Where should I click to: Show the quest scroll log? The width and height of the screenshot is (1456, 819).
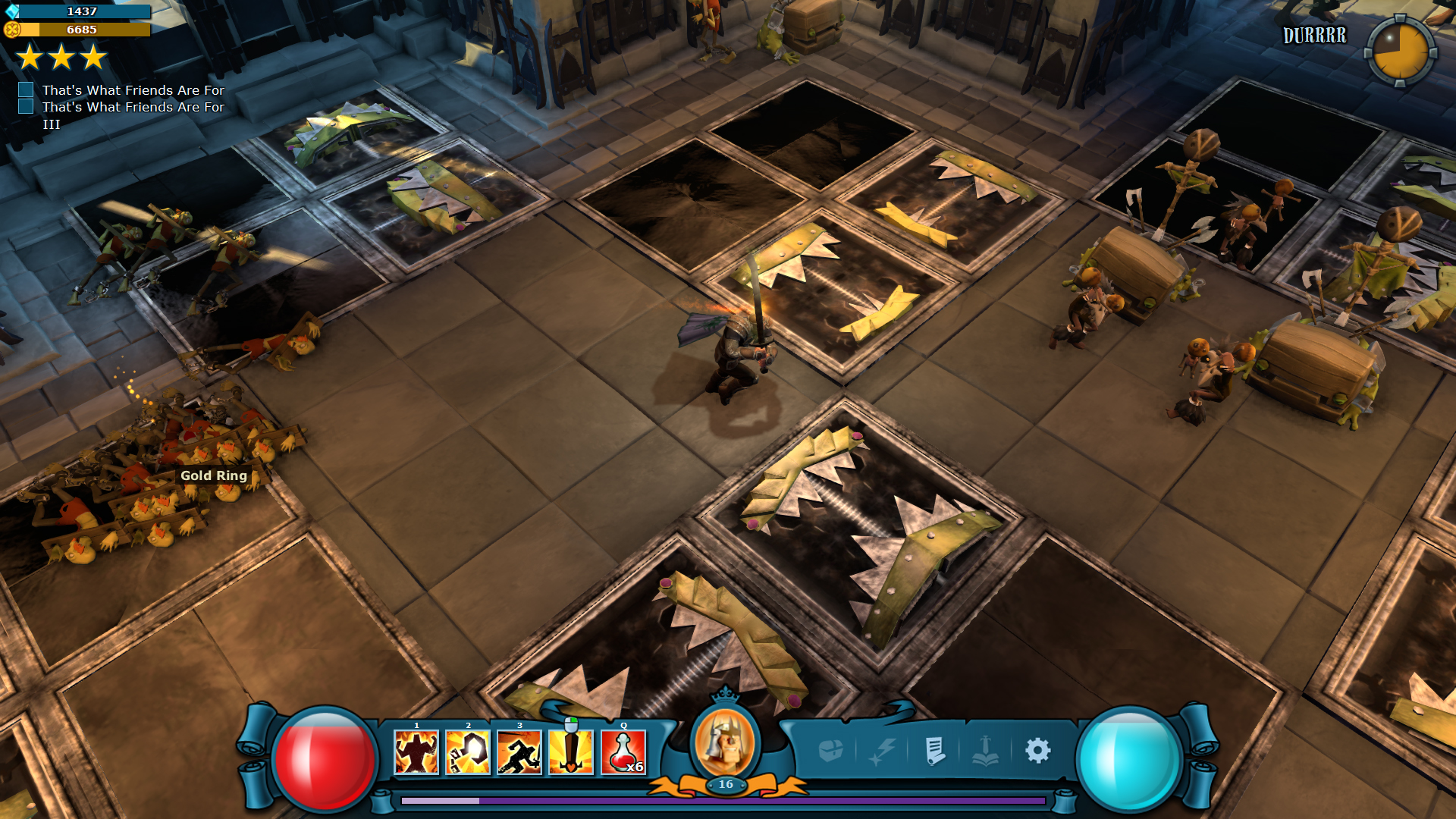coord(935,751)
